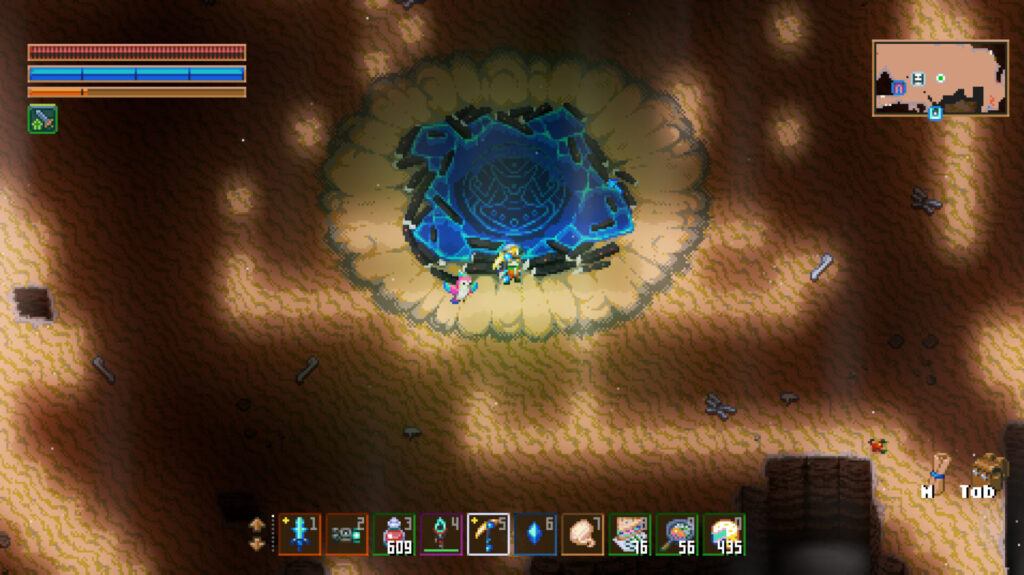Select the food dish stack of 96
Screen dimensions: 1024x575
[630, 534]
